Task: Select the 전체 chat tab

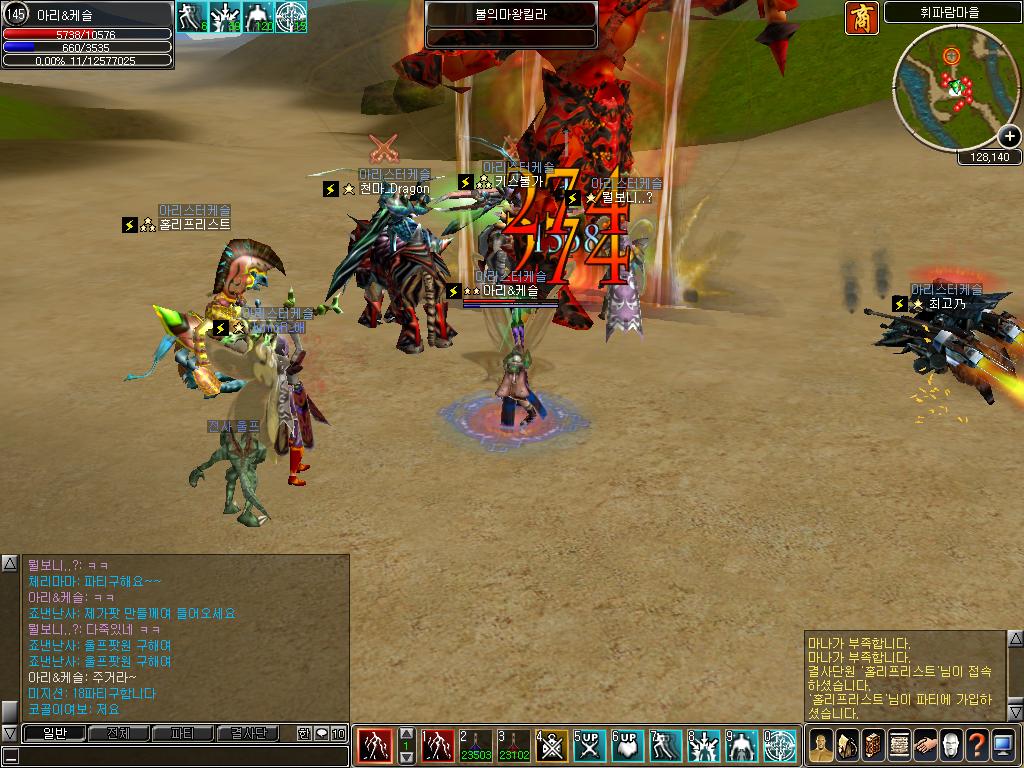Action: click(117, 733)
